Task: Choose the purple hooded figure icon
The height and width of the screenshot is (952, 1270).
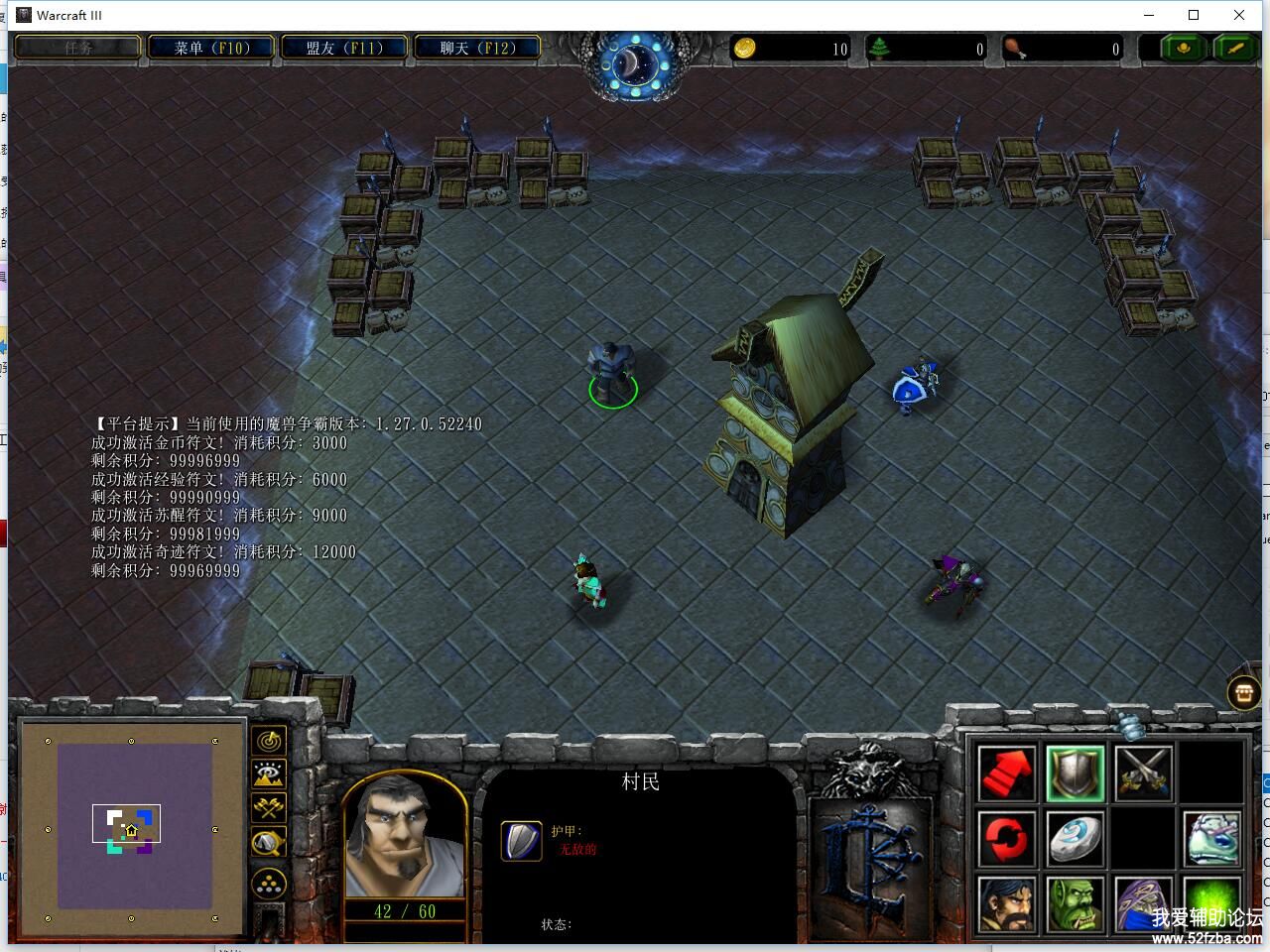Action: (1143, 903)
